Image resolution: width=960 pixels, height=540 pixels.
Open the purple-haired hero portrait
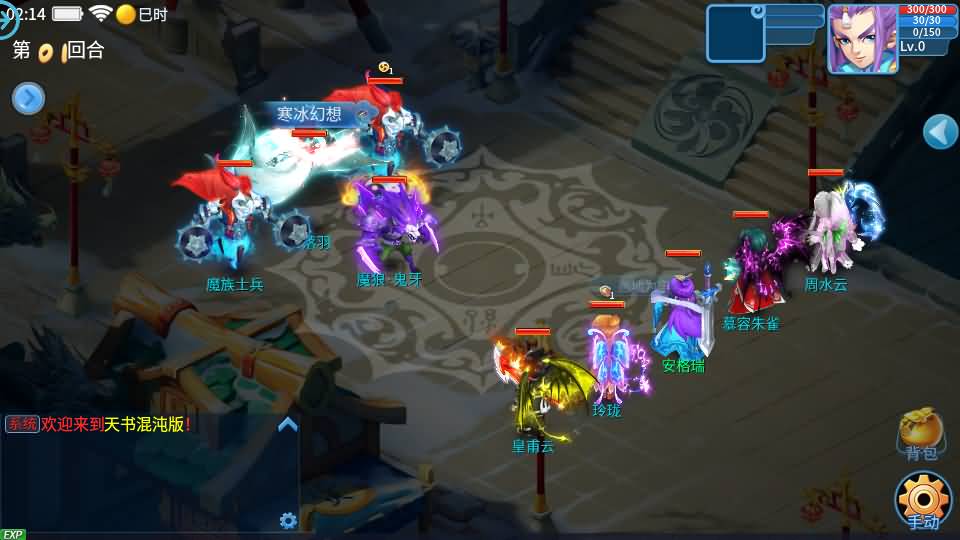click(x=861, y=38)
